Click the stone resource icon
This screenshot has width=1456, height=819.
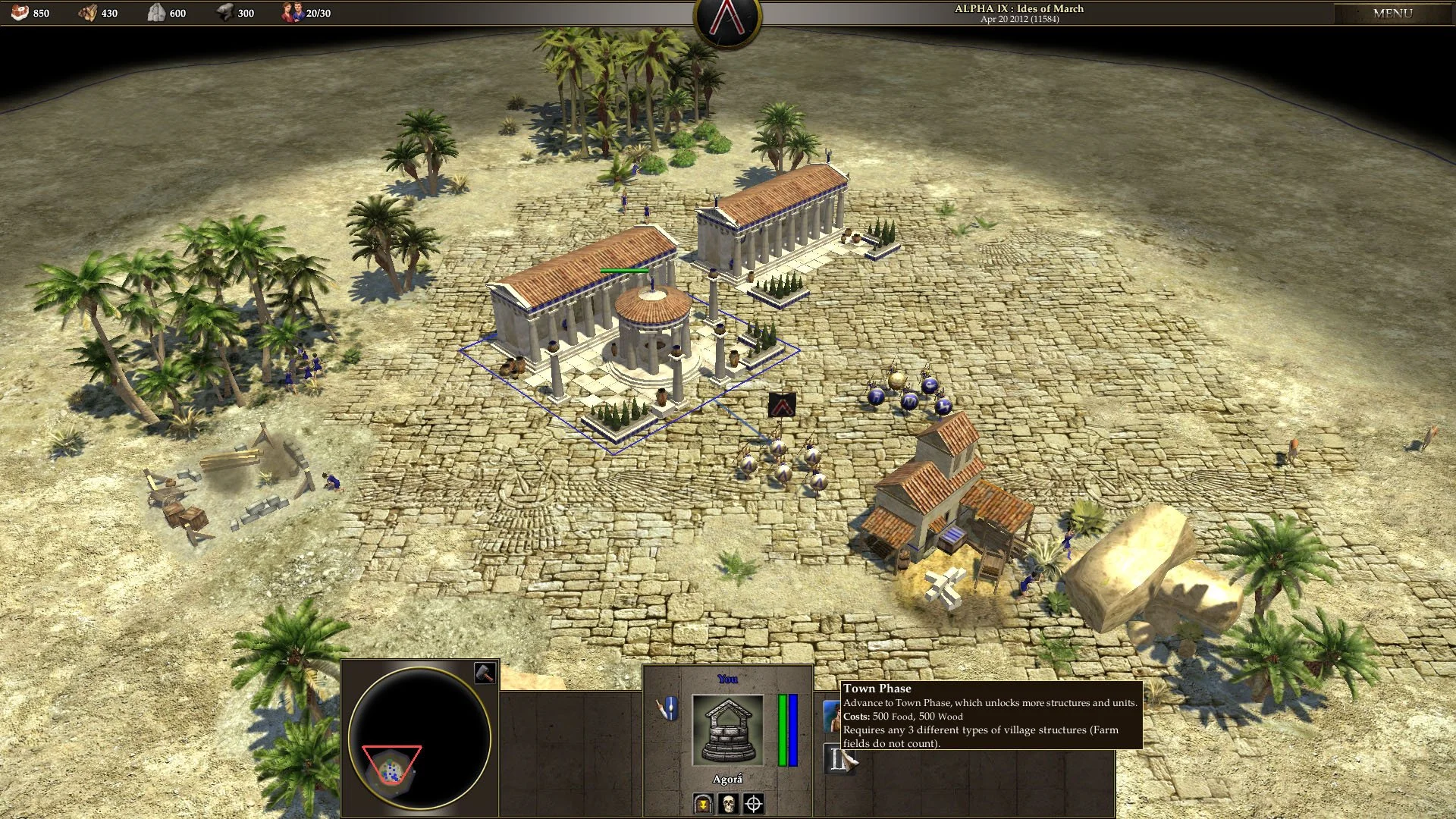[158, 12]
